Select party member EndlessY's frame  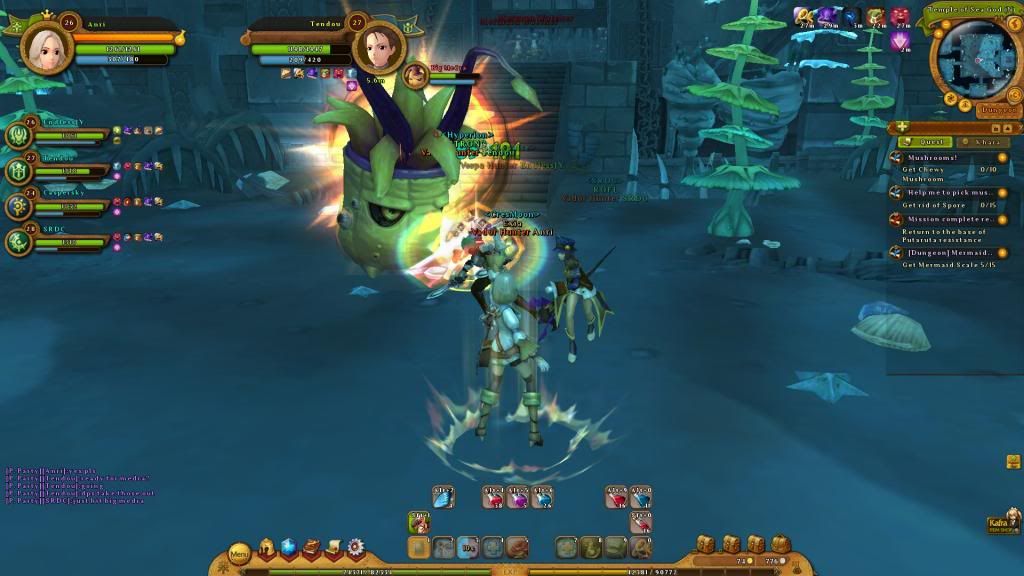21,135
